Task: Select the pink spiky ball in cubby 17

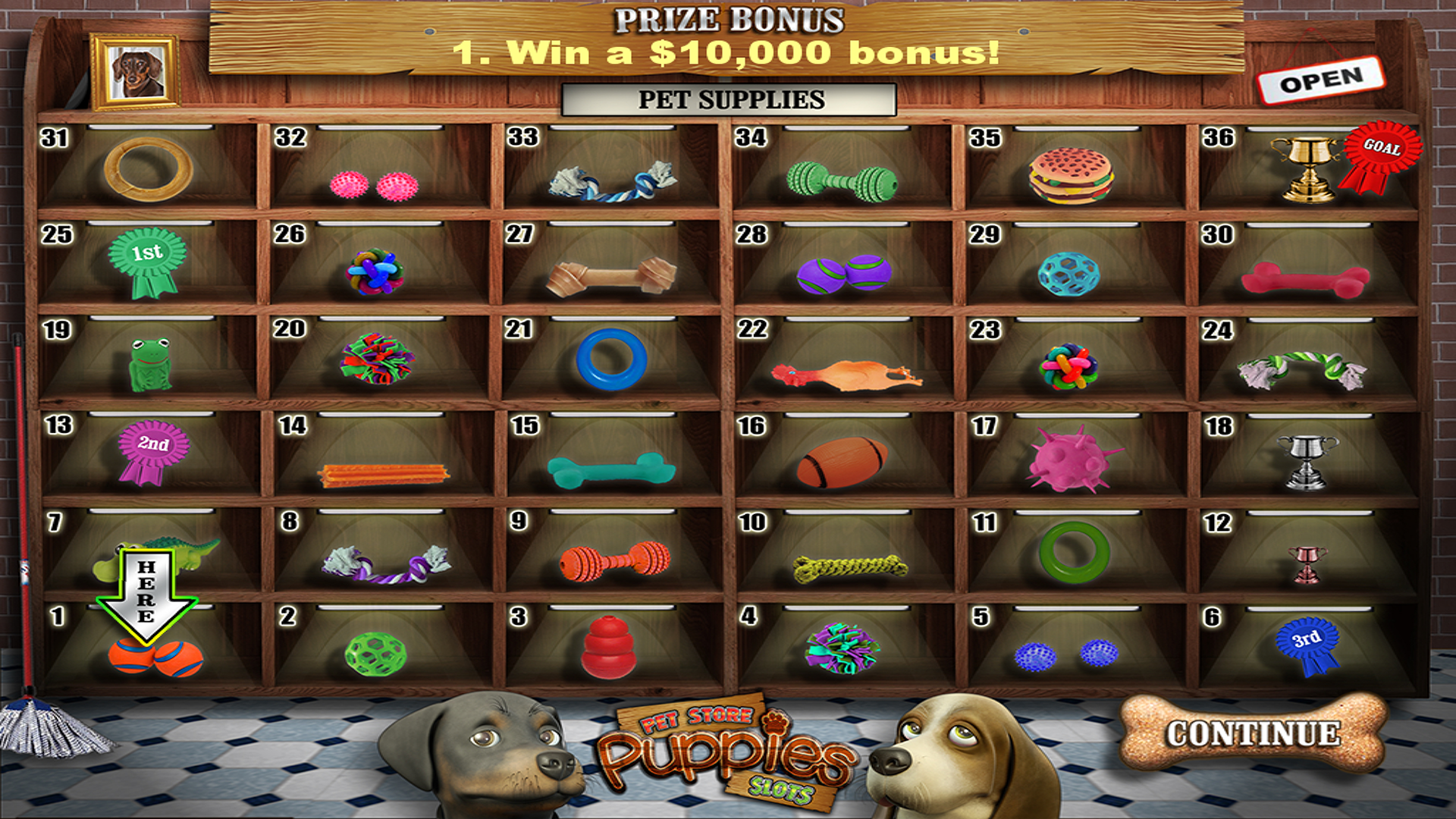Action: [1069, 459]
